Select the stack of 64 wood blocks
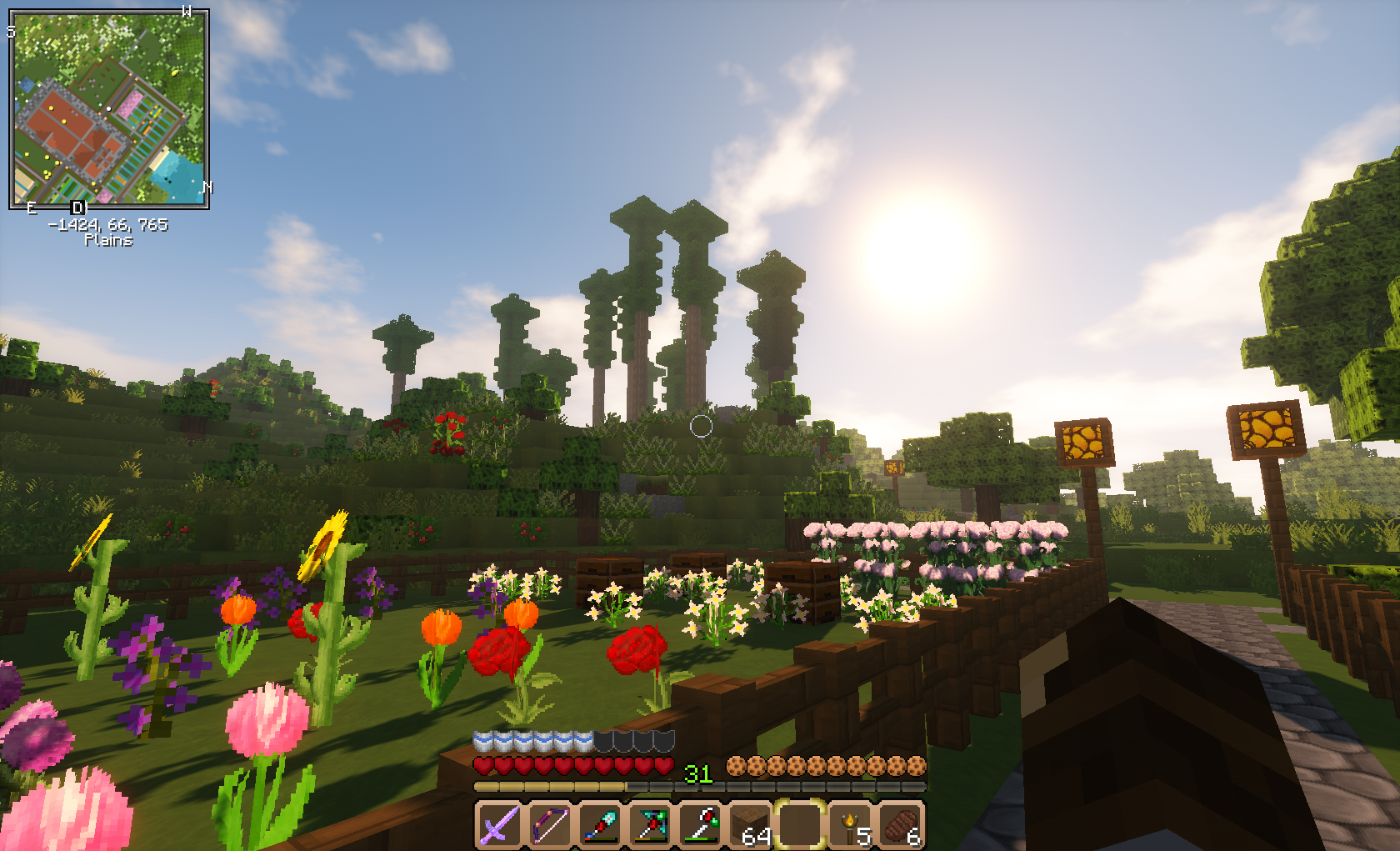 tap(751, 825)
